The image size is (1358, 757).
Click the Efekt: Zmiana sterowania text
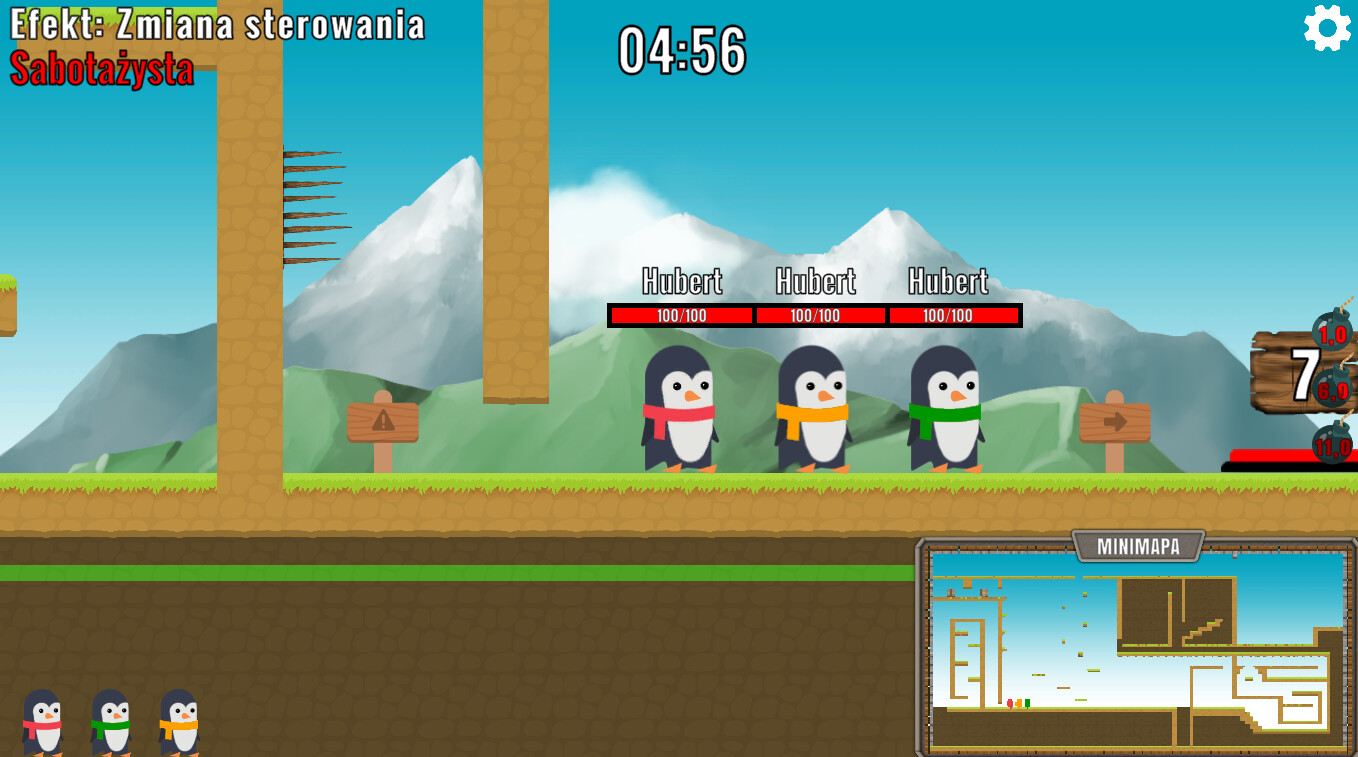215,26
